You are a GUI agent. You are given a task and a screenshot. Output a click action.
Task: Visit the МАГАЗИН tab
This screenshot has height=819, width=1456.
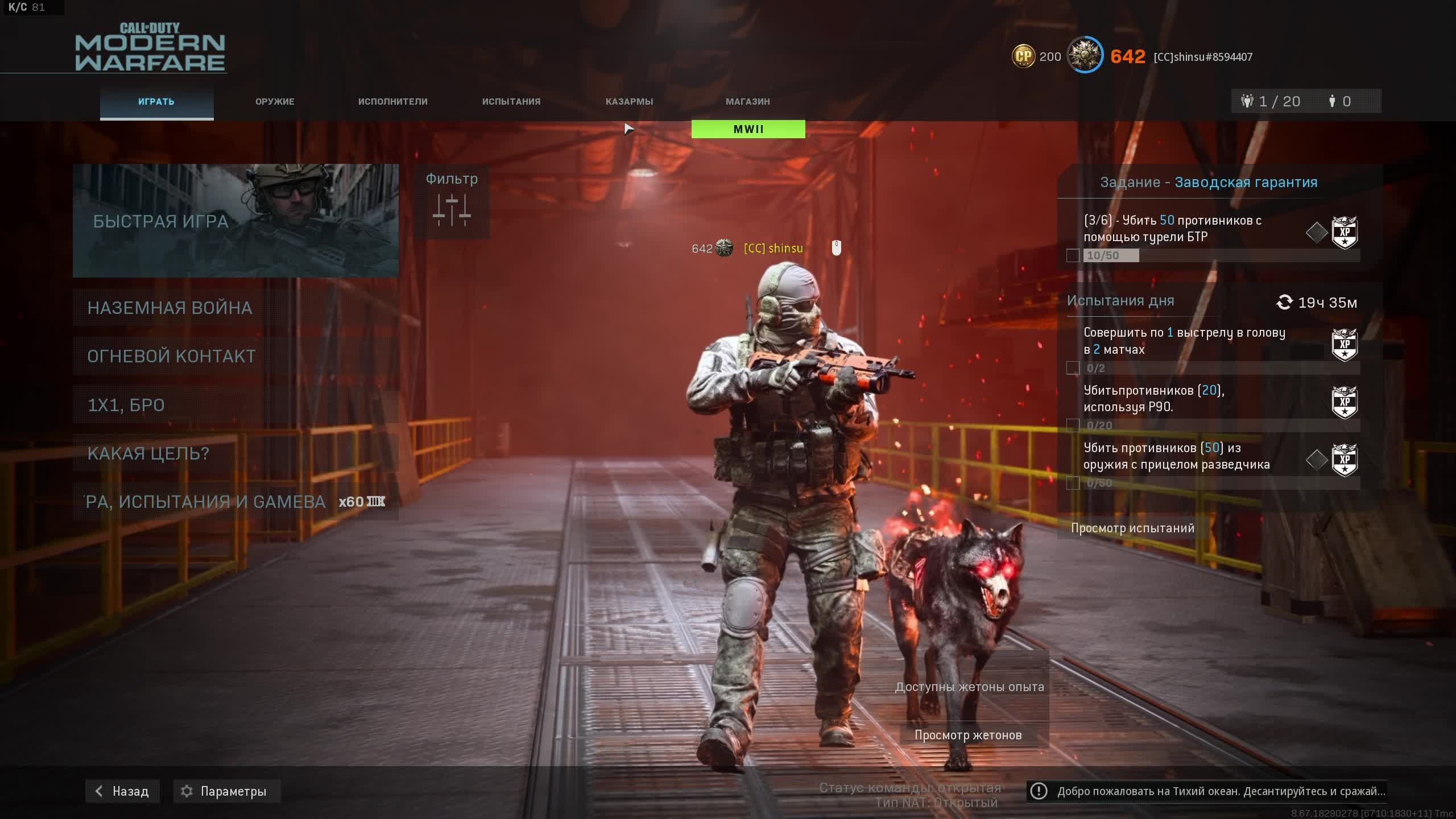(747, 102)
